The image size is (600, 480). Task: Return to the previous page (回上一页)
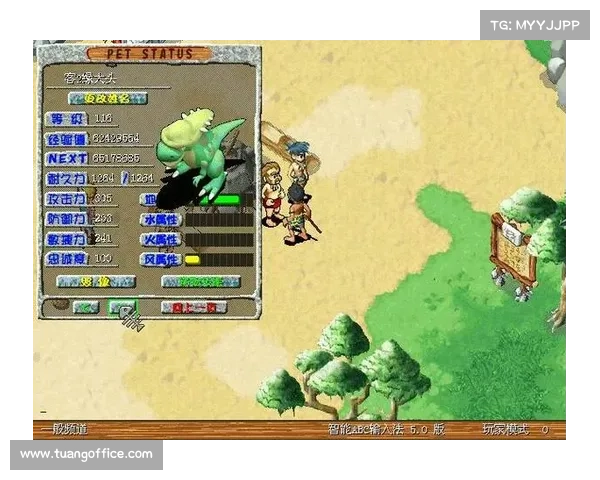[x=193, y=308]
